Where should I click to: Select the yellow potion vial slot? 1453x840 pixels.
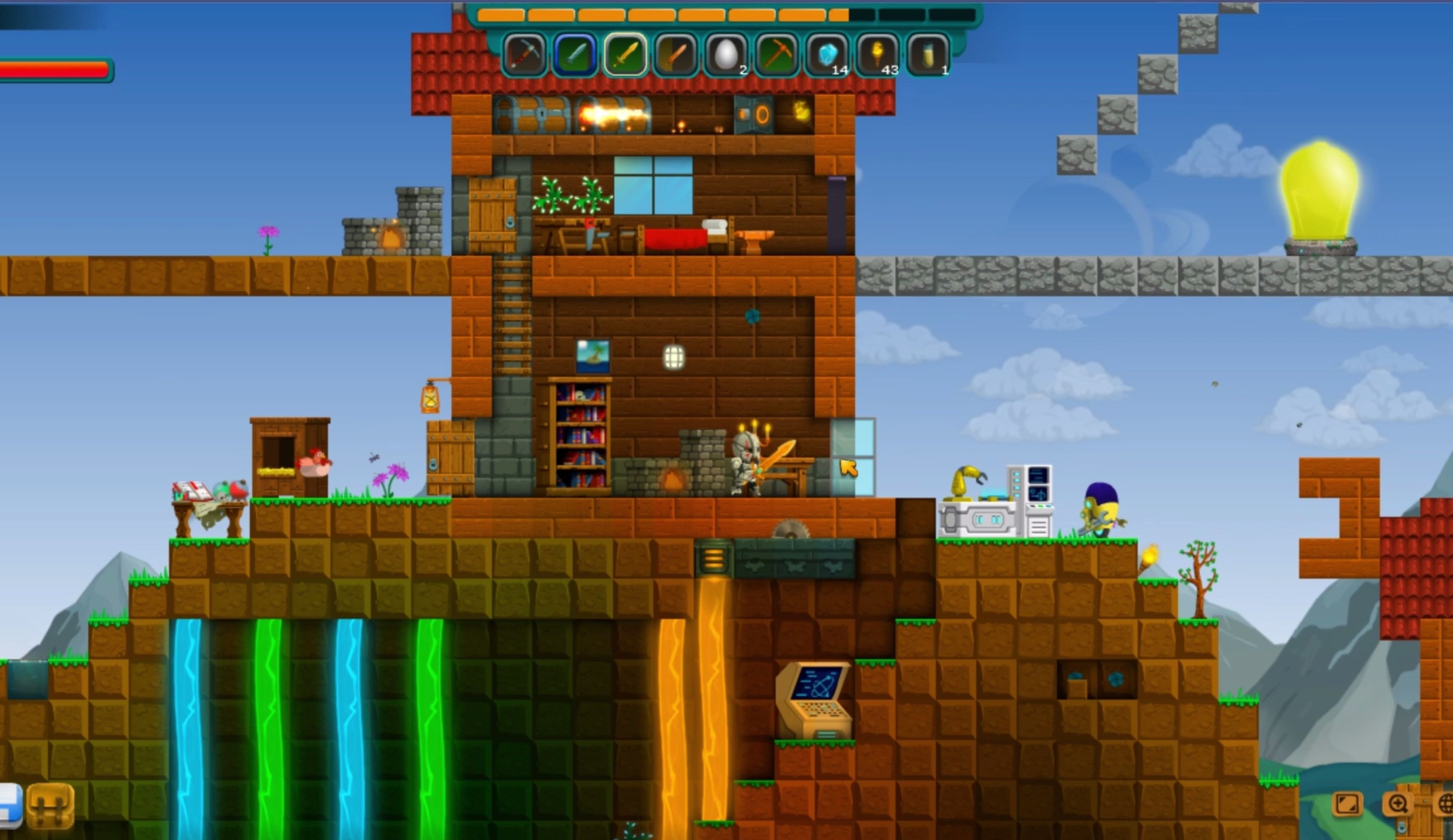(x=928, y=55)
